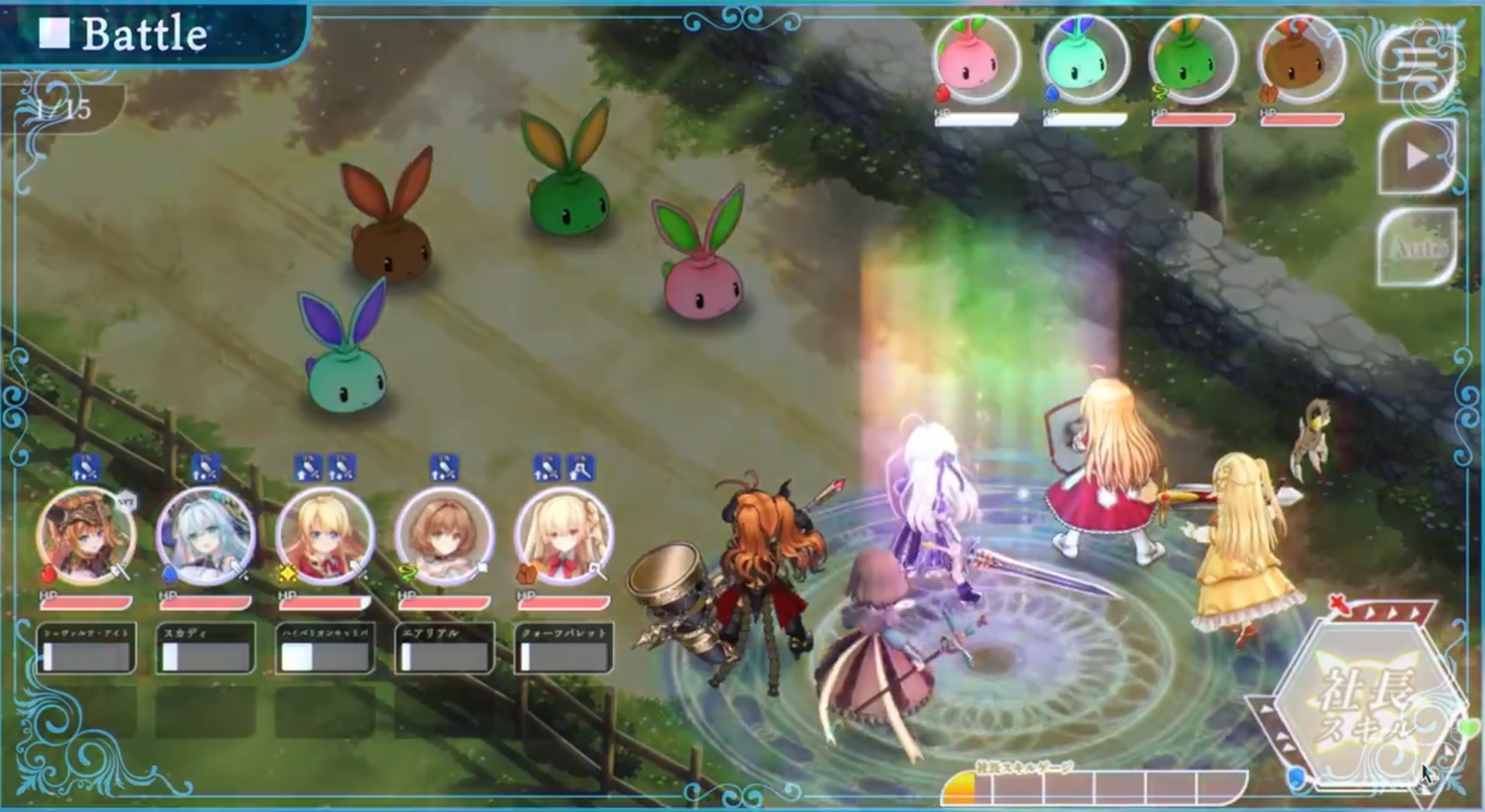Choose the blonde red-outfit character portrait
This screenshot has height=812, width=1485.
click(x=325, y=535)
